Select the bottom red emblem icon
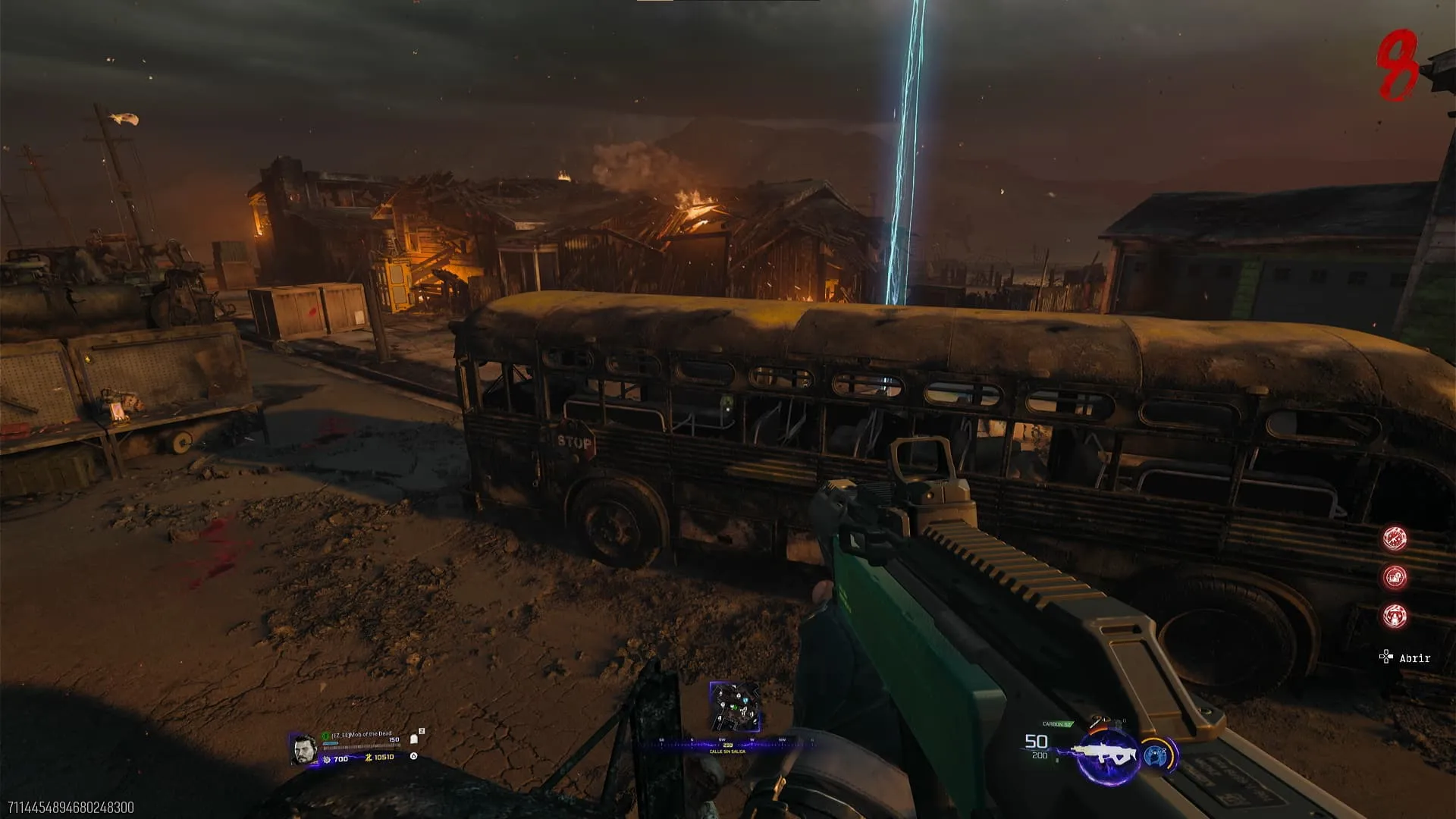This screenshot has height=819, width=1456. tap(1395, 615)
